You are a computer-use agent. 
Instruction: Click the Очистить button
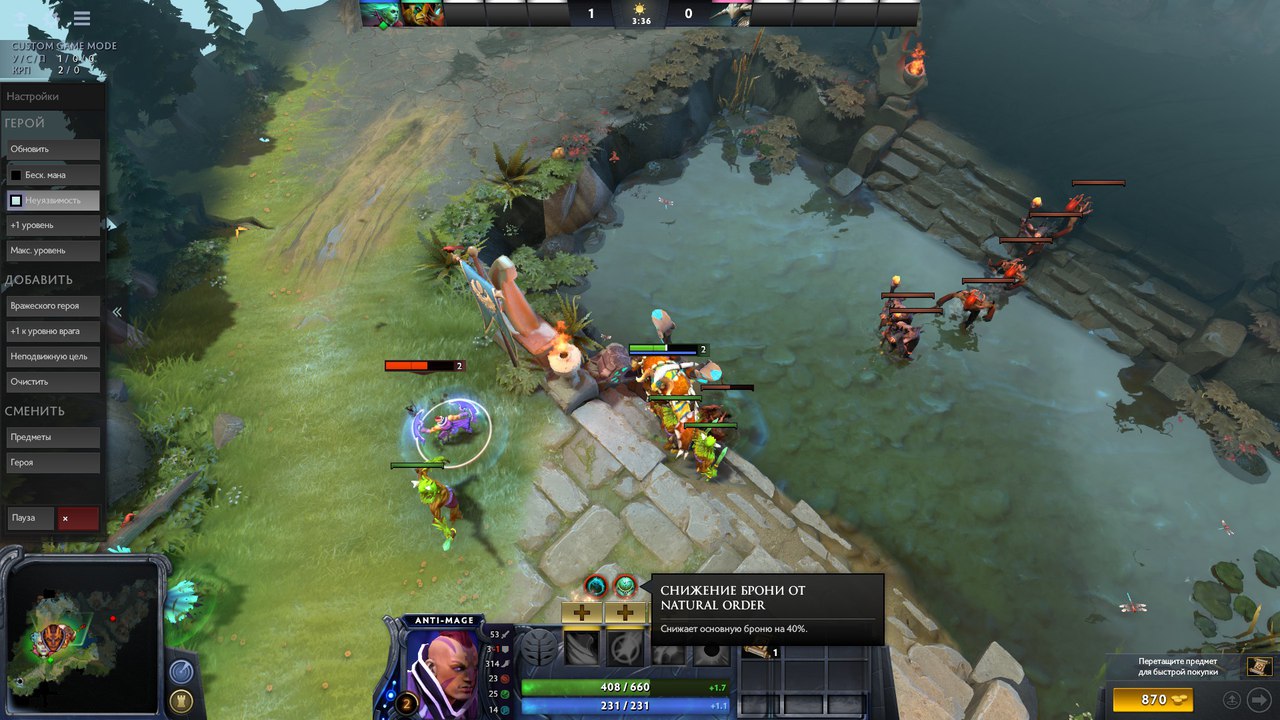click(x=52, y=381)
